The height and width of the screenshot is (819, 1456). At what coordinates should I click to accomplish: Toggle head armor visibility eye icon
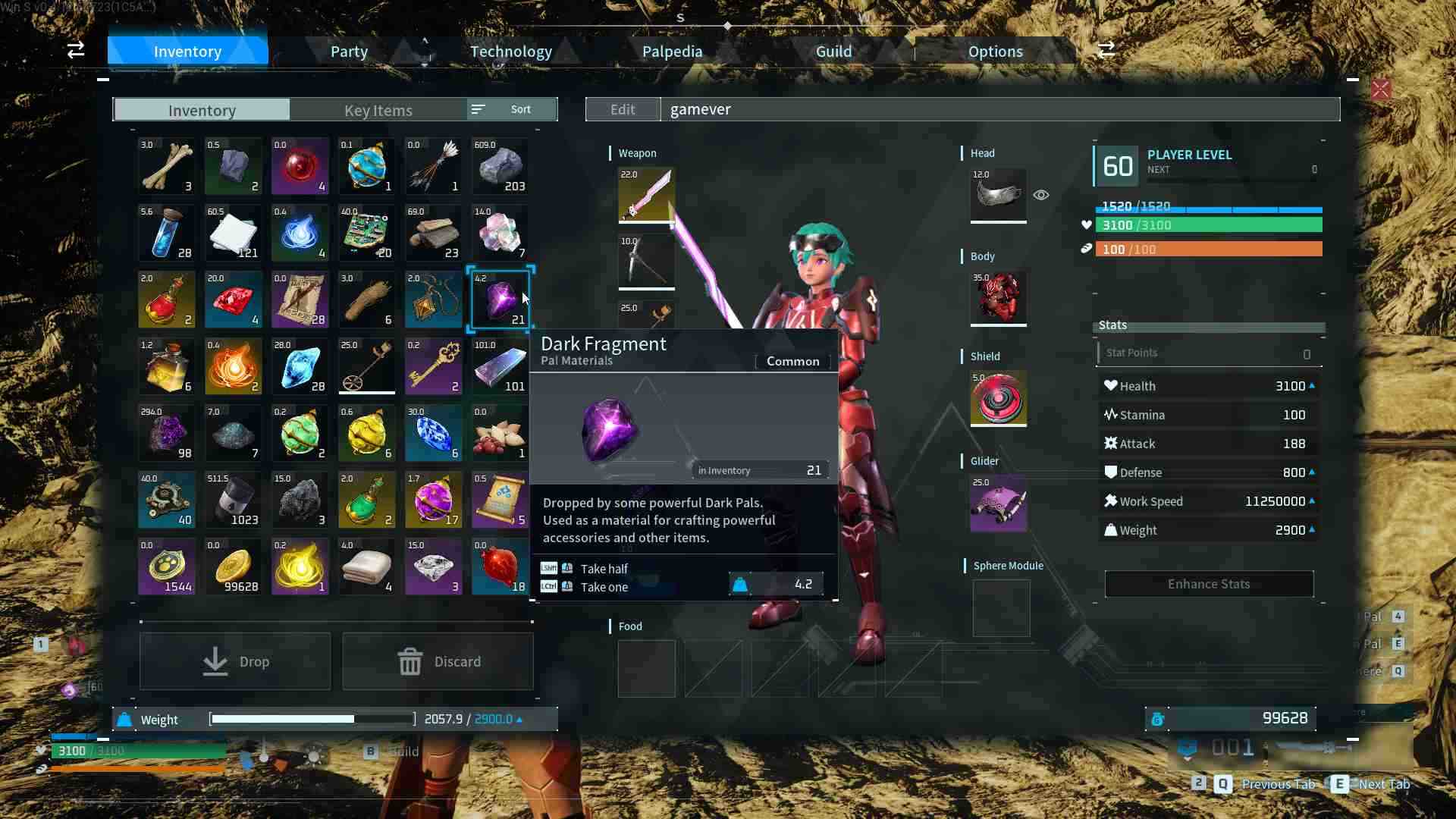(x=1041, y=195)
